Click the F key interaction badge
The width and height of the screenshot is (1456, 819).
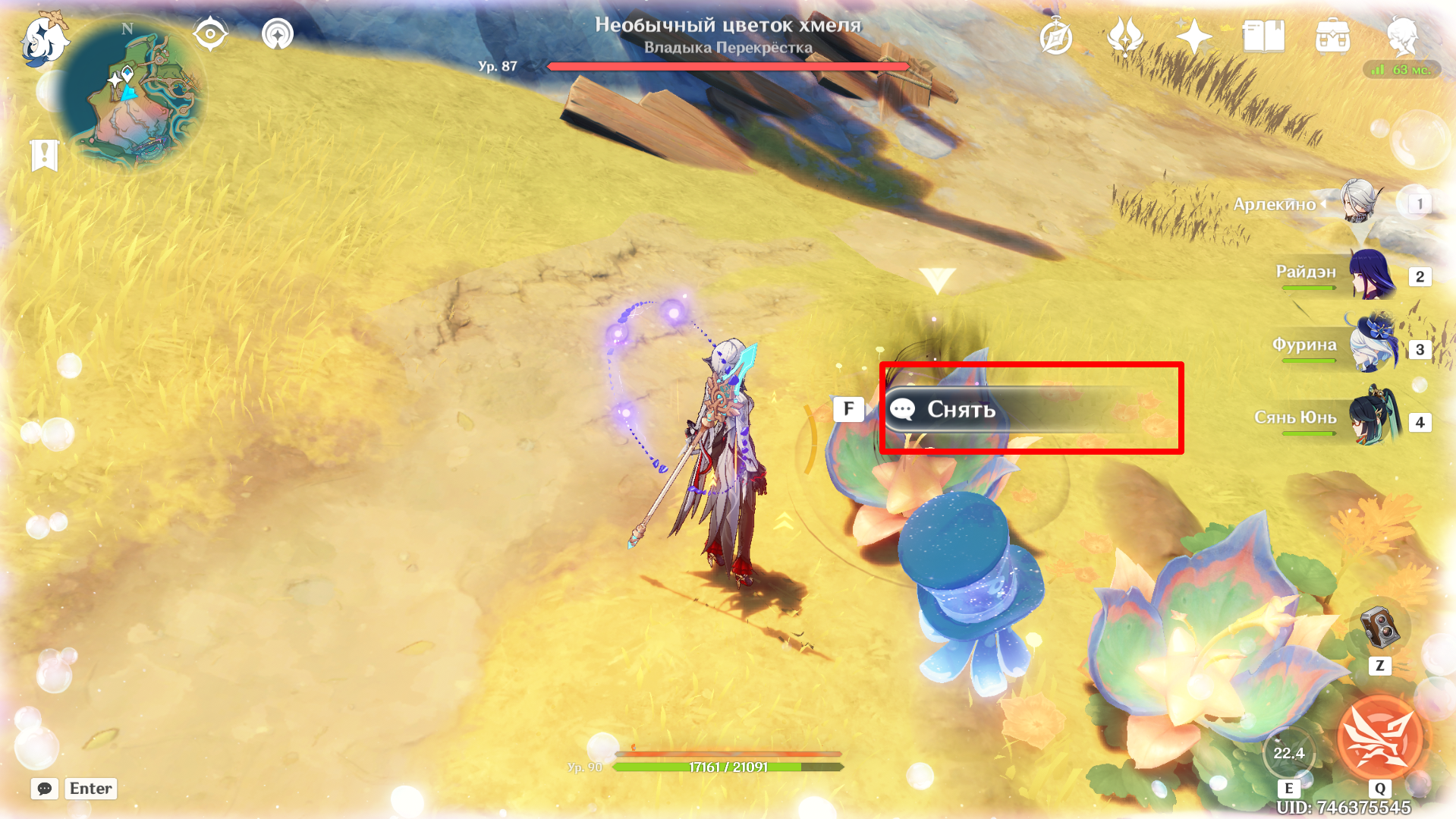pyautogui.click(x=847, y=408)
